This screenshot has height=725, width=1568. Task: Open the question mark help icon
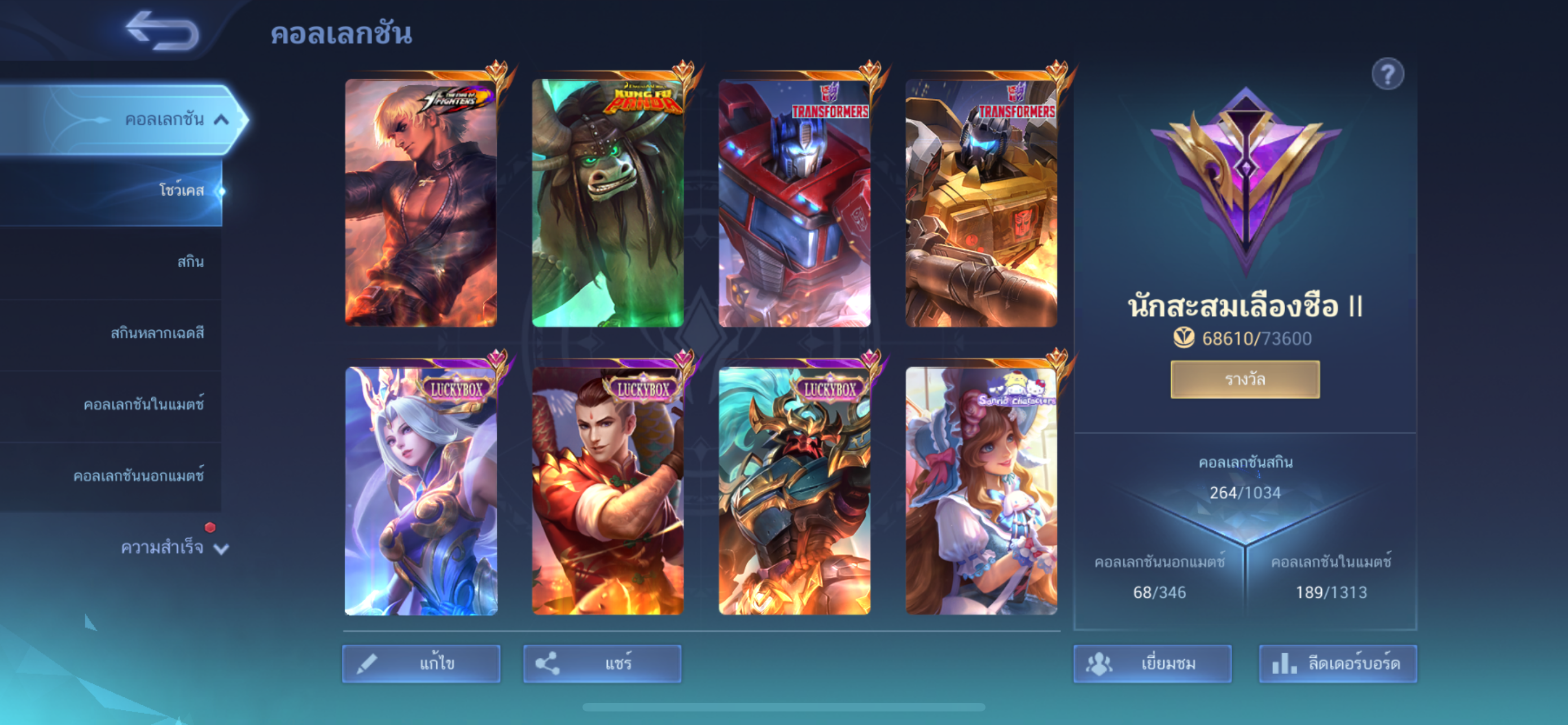tap(1387, 75)
